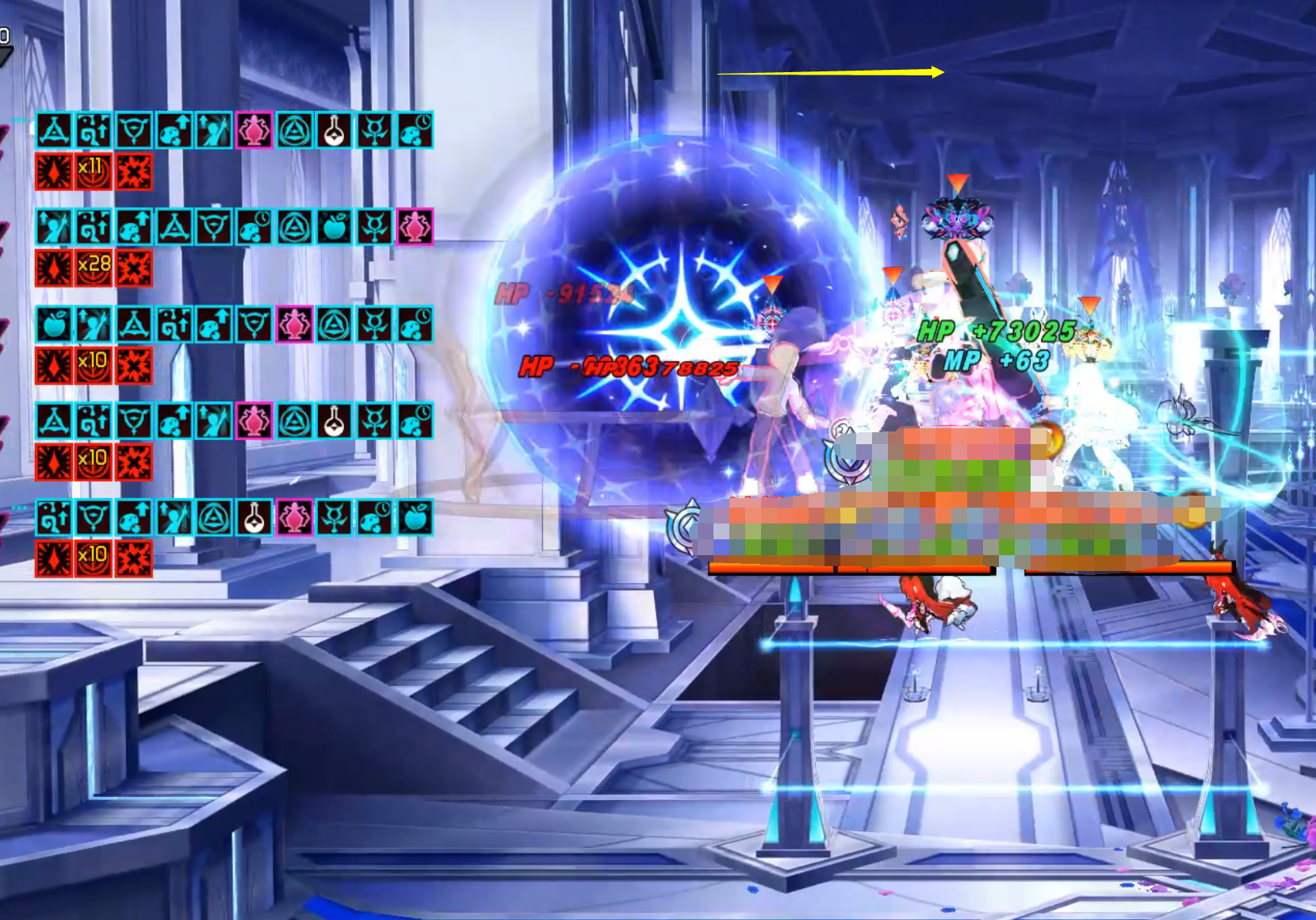Select the red debuff icon showing x28
Viewport: 1316px width, 920px height.
[x=93, y=268]
